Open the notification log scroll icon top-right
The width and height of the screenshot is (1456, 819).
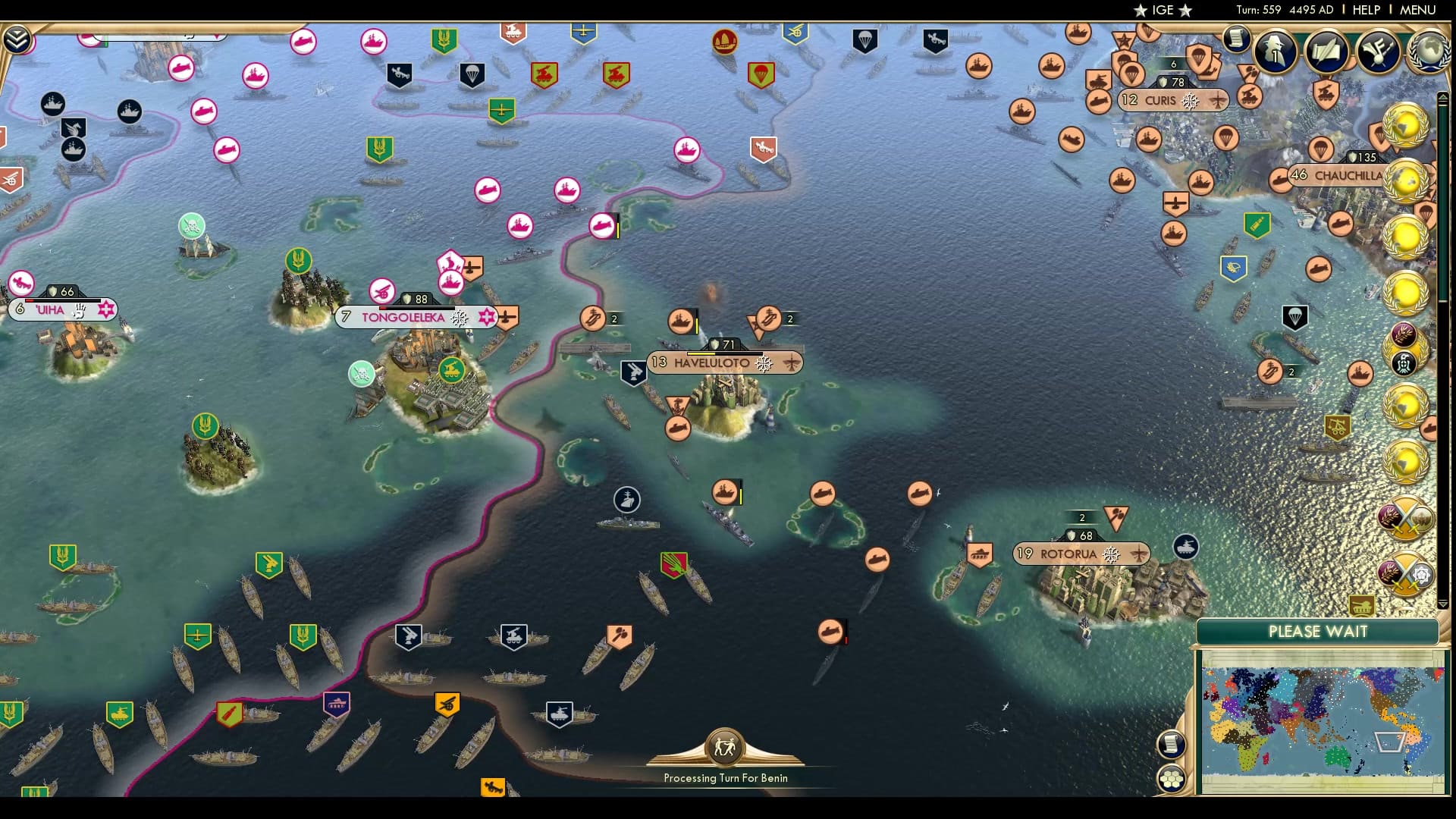tap(1236, 39)
